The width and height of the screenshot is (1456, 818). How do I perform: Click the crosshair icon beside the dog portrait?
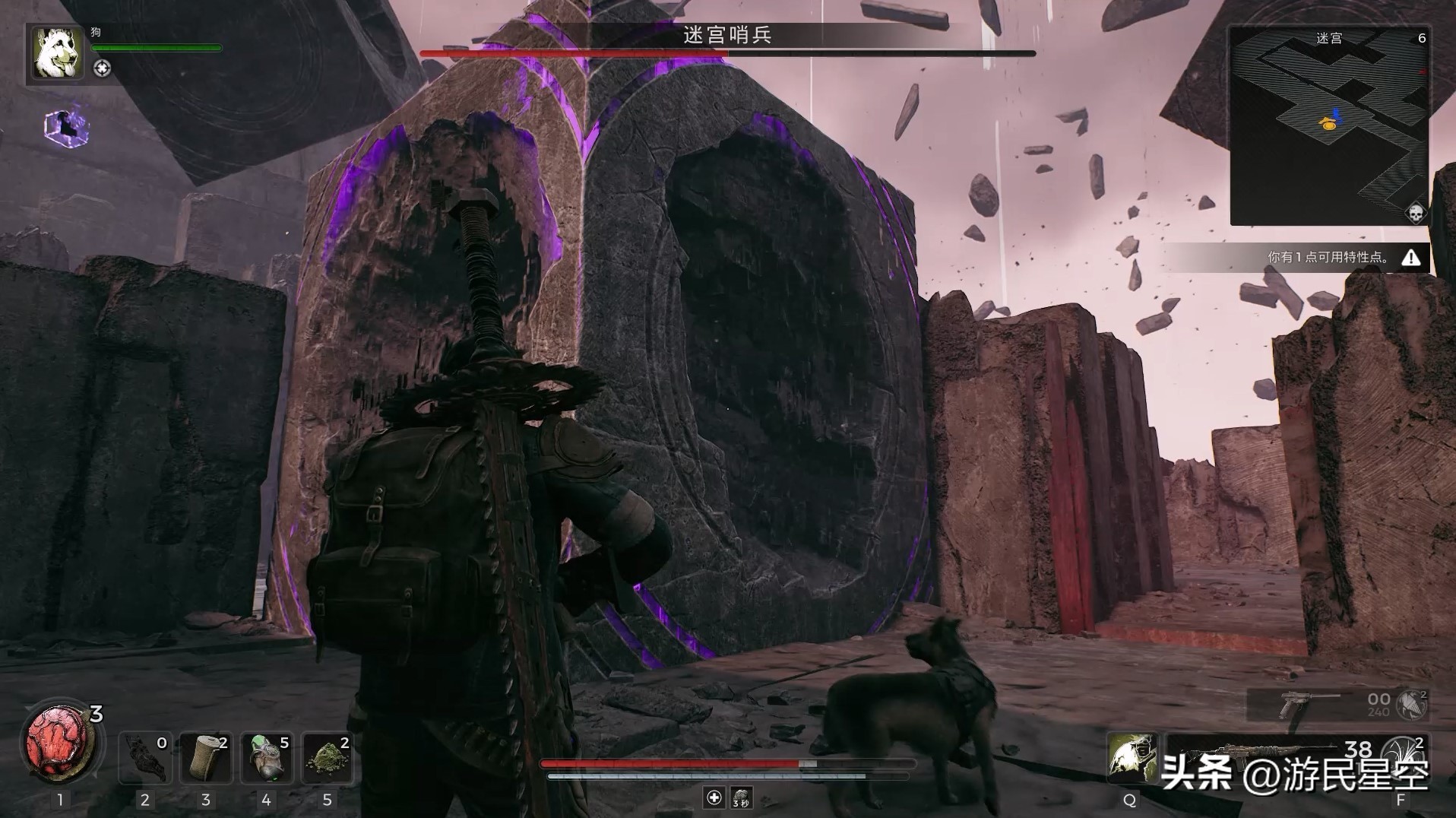click(x=102, y=68)
